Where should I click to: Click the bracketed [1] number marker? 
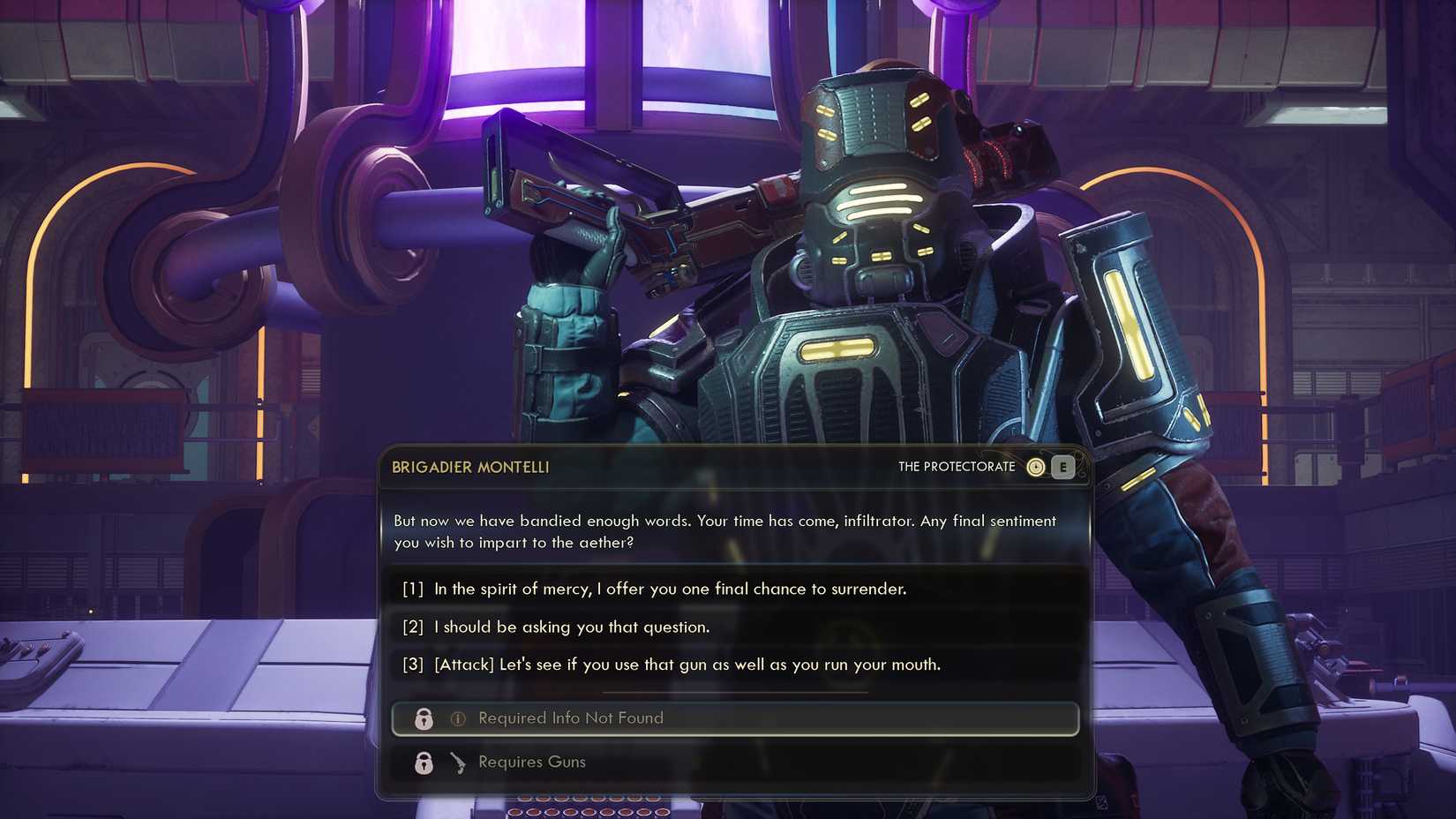pyautogui.click(x=411, y=589)
